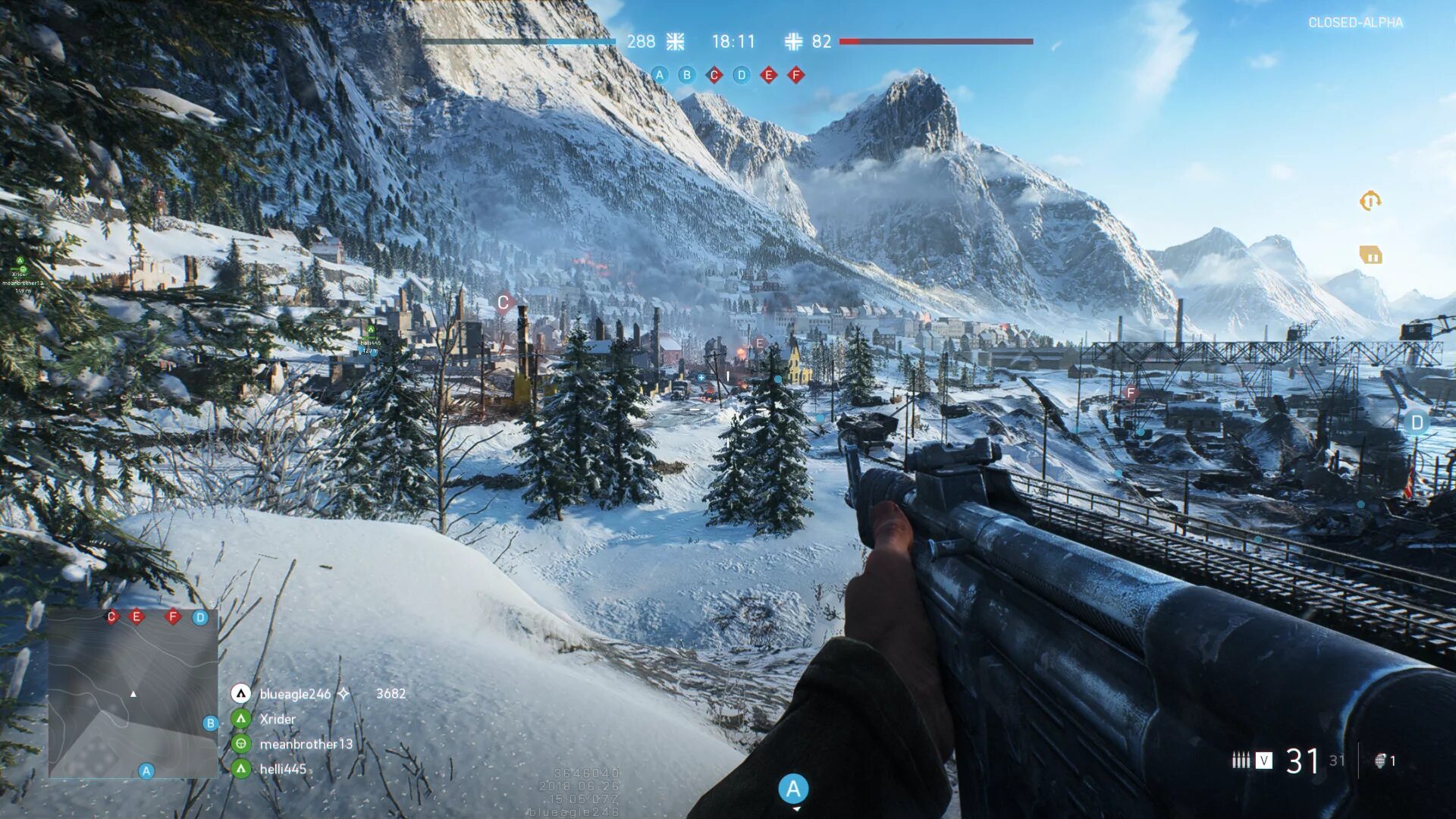Screen dimensions: 1456x819
Task: Select enemy objective F in the top flag row
Action: pyautogui.click(x=796, y=75)
